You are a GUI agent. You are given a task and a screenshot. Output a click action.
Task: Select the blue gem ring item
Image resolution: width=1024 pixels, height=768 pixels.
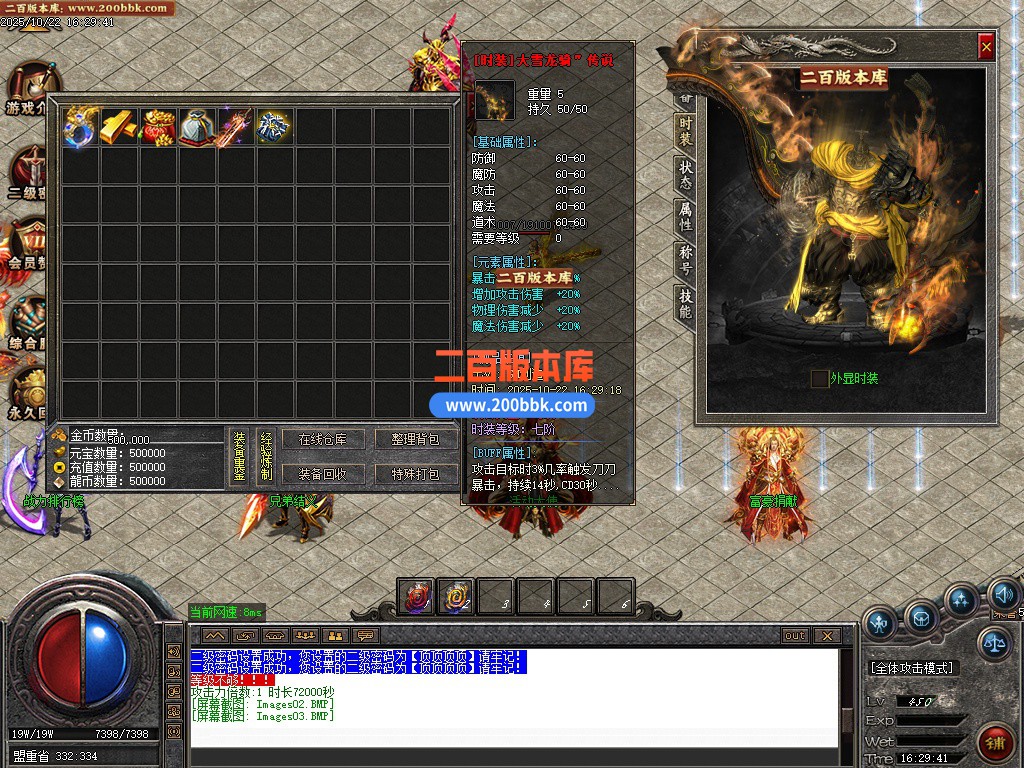pyautogui.click(x=80, y=127)
